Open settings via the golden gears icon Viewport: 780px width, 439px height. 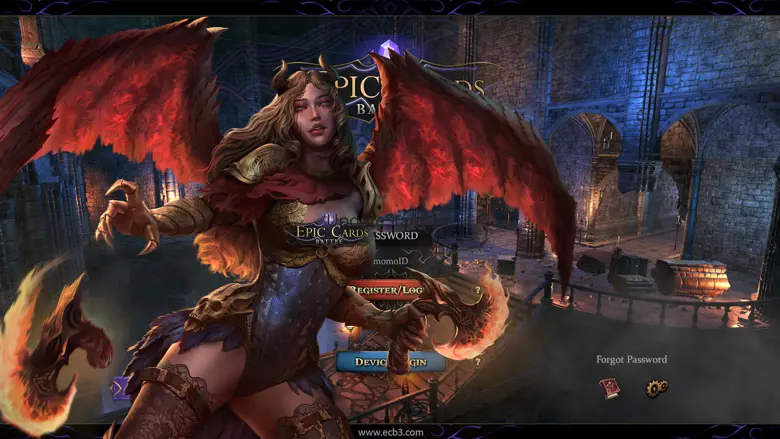pyautogui.click(x=656, y=388)
